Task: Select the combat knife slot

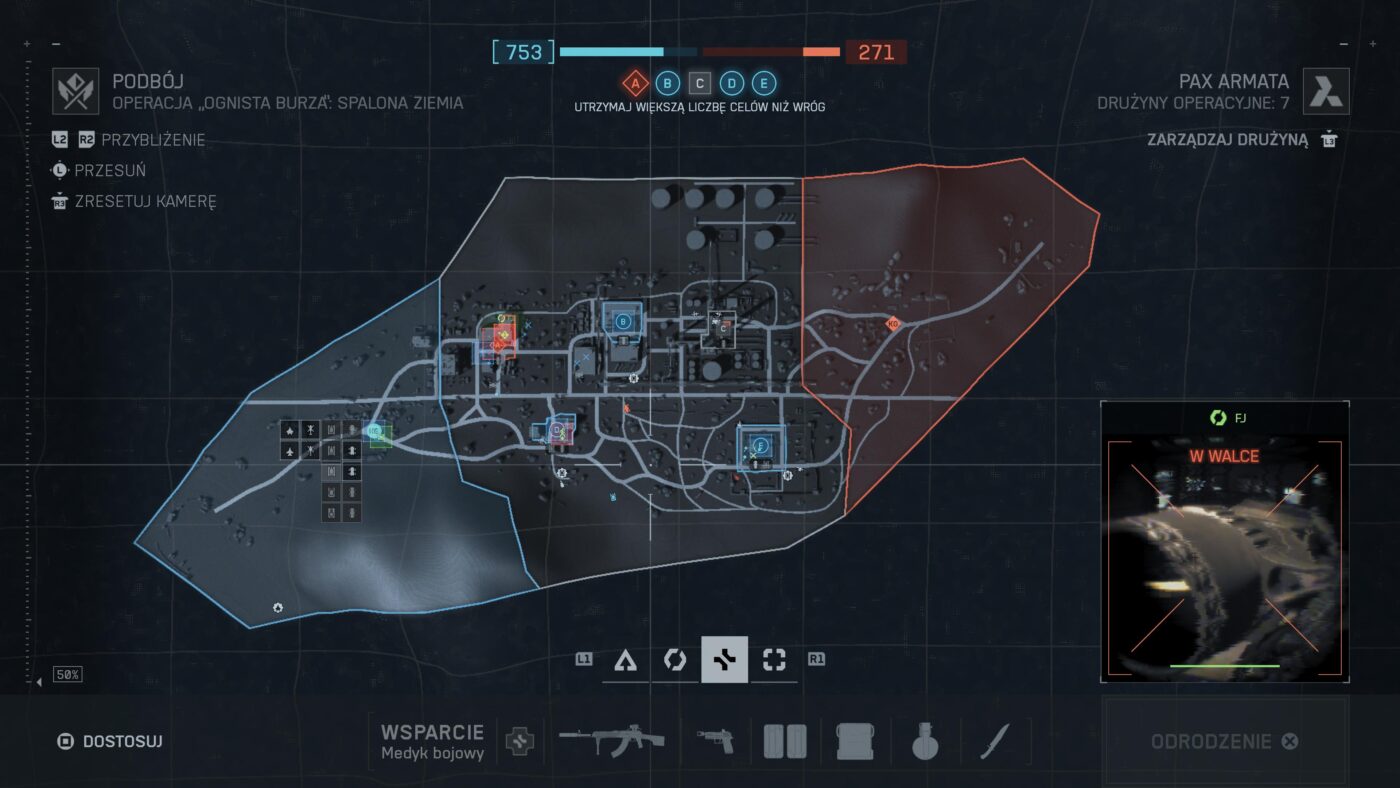Action: tap(993, 742)
